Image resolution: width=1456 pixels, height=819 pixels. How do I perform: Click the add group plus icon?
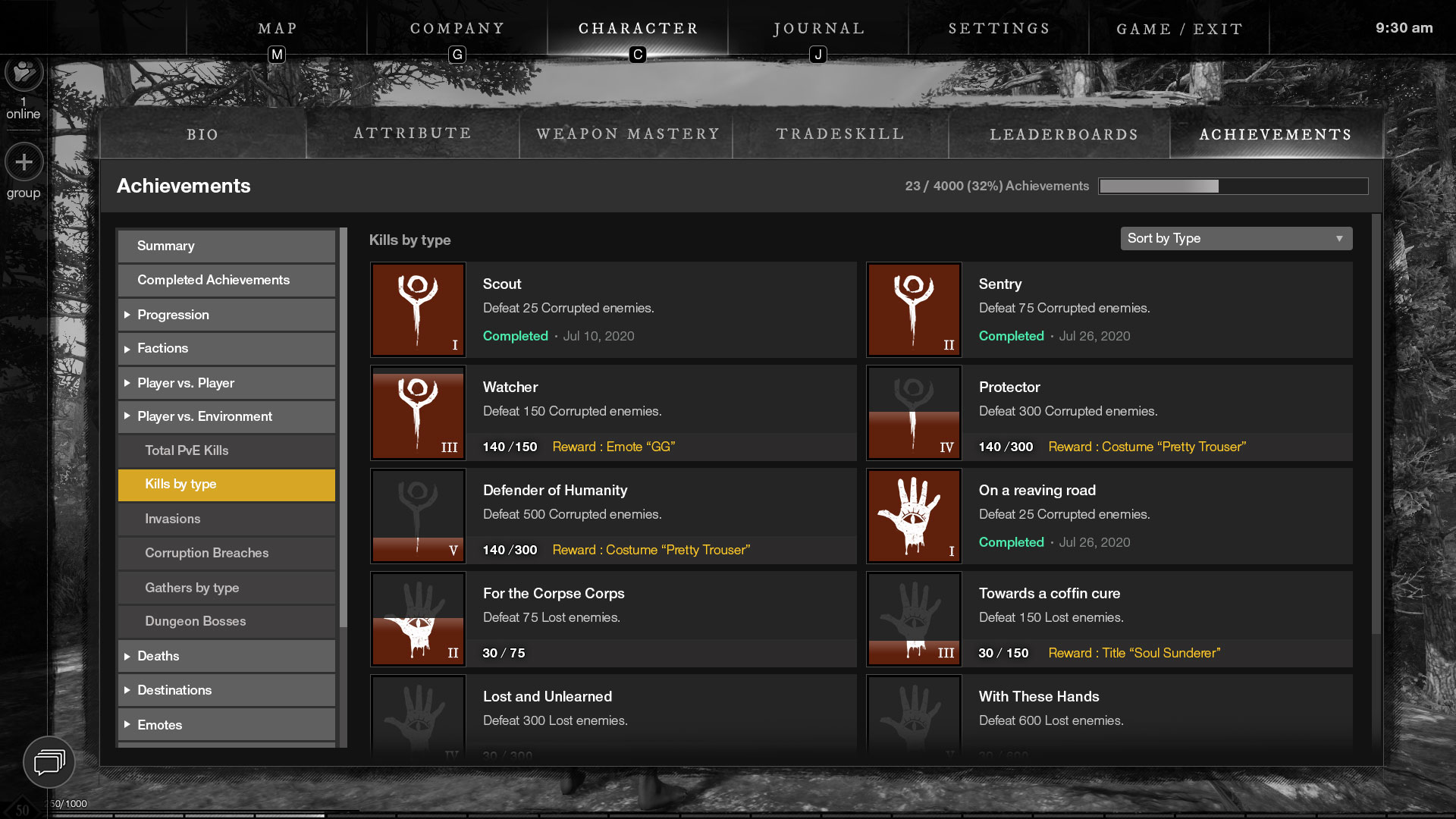(24, 162)
